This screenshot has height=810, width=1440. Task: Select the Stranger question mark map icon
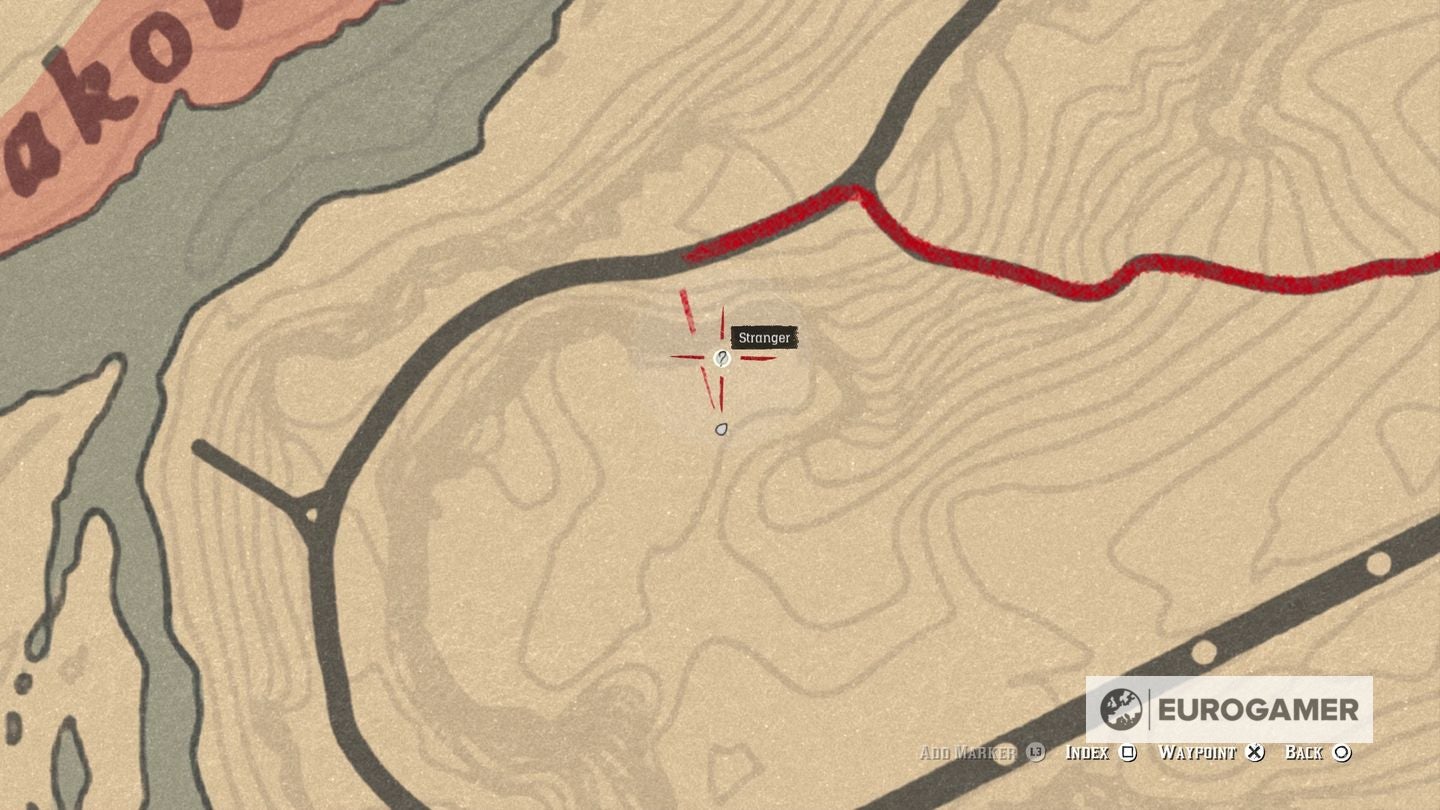[722, 357]
